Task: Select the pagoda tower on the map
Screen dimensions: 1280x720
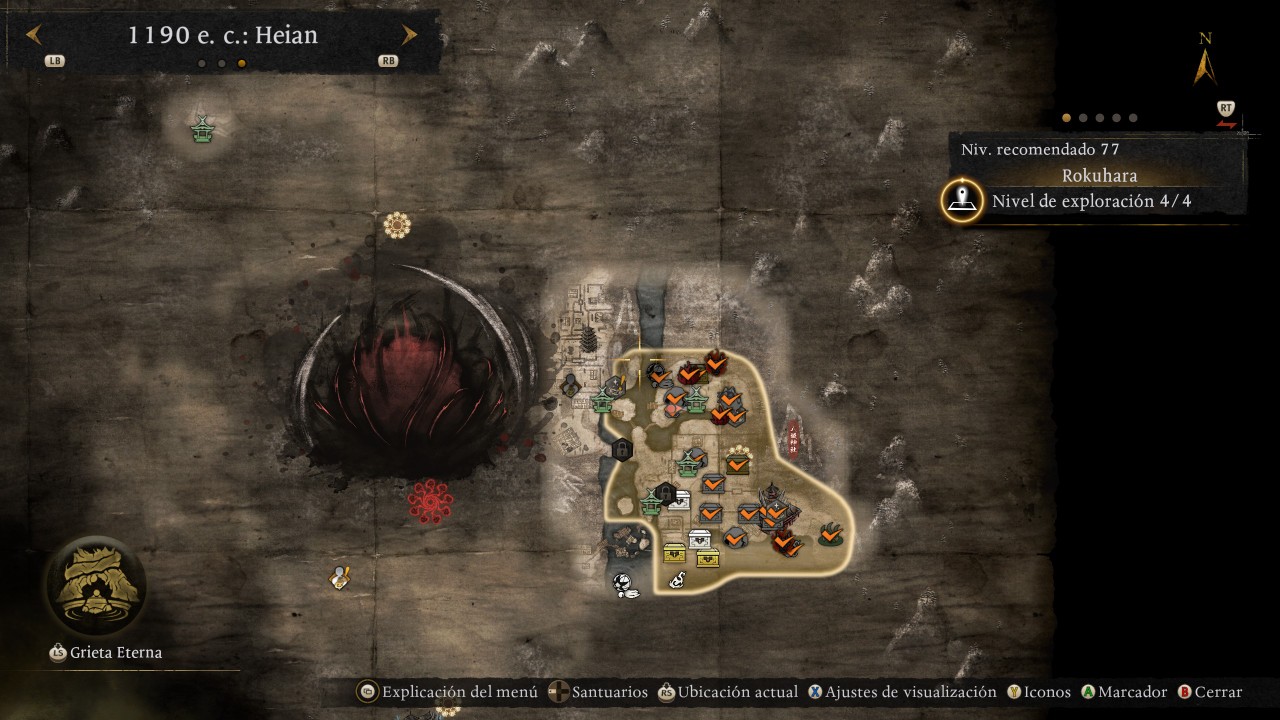Action: [x=590, y=340]
